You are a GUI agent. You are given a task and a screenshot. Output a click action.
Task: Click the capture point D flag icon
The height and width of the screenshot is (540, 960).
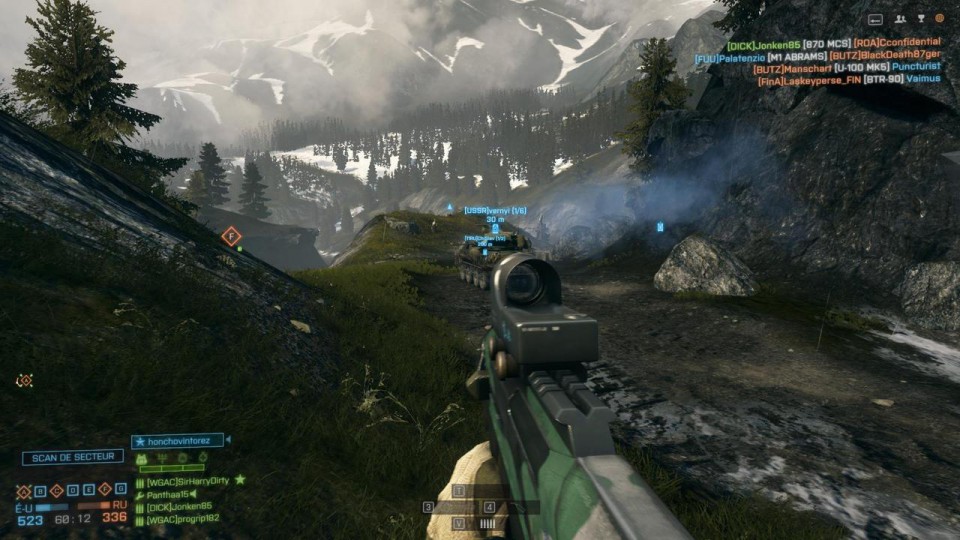click(73, 492)
